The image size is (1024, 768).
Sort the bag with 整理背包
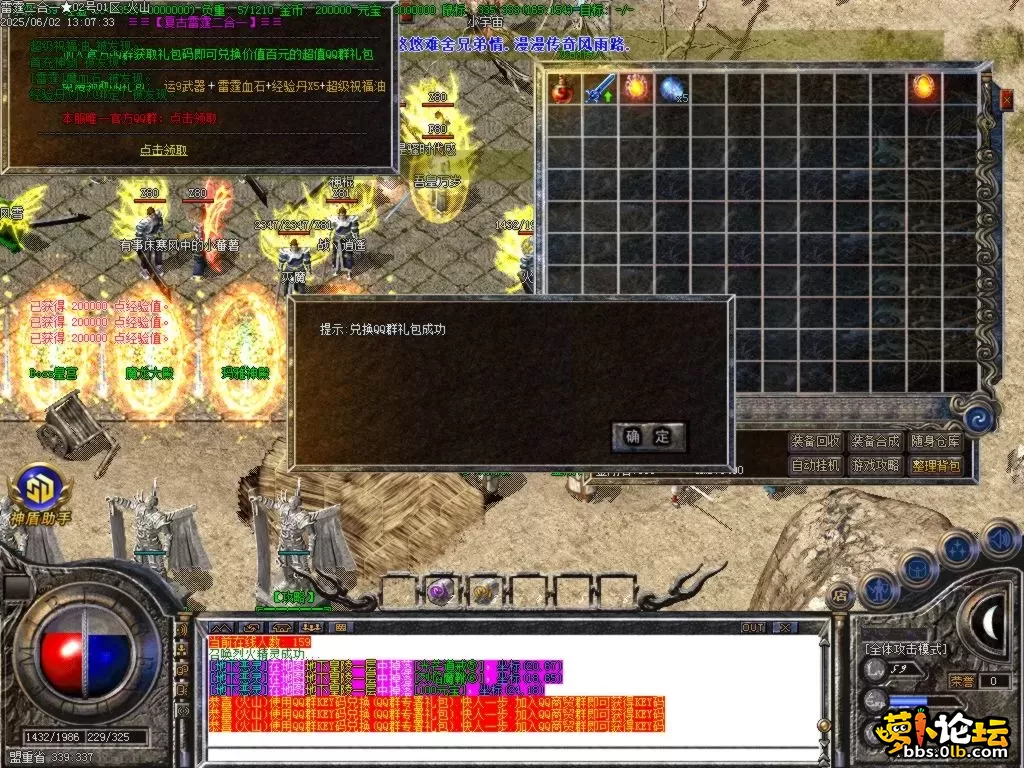935,465
